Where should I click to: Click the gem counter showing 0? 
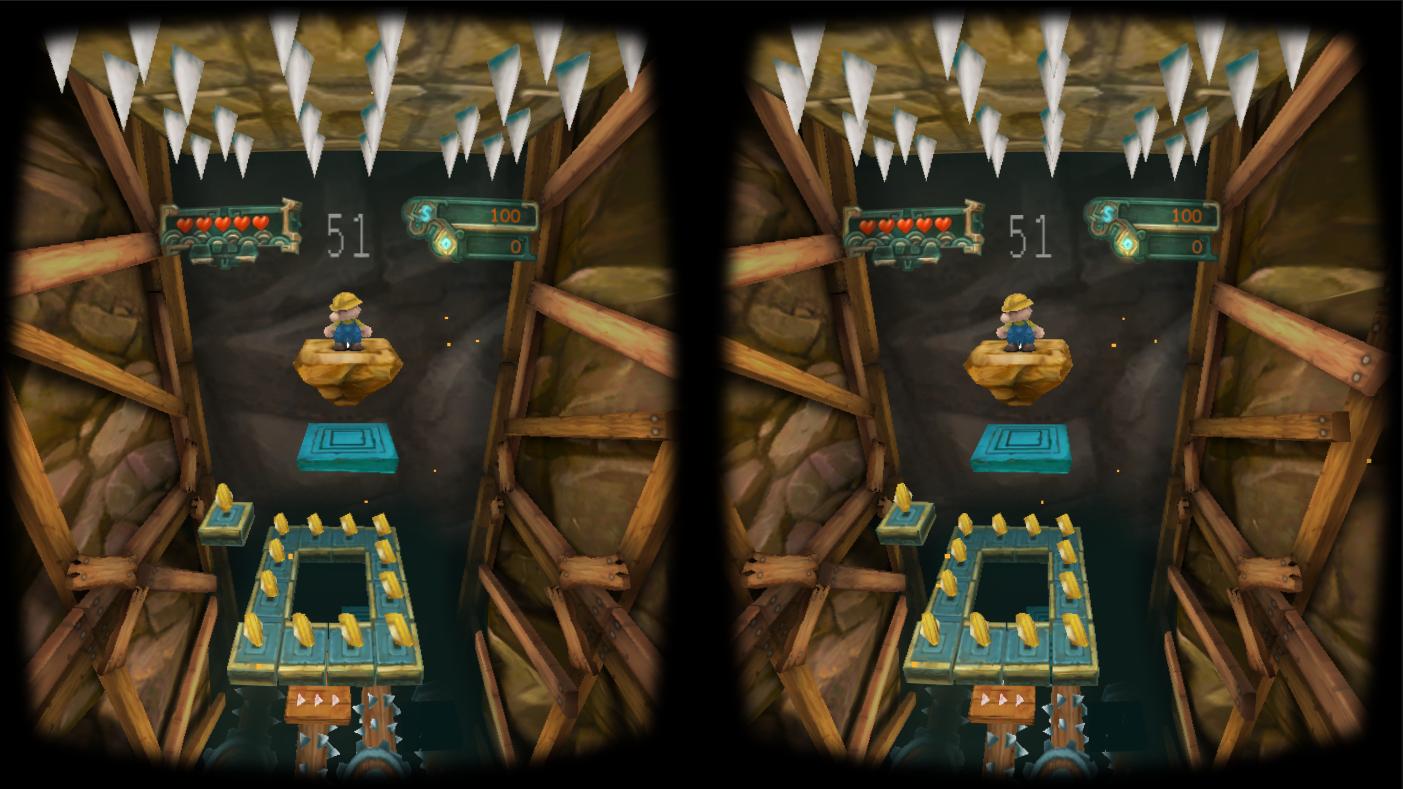(x=515, y=244)
